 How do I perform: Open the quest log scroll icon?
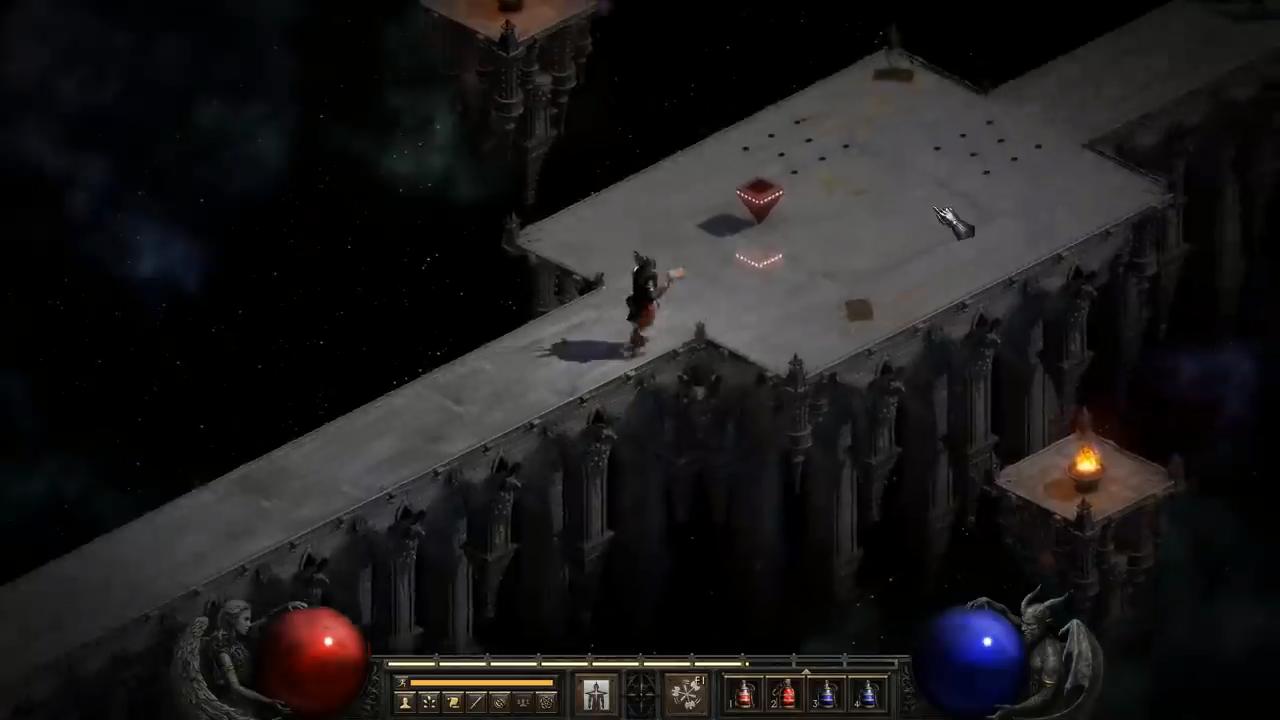(x=453, y=702)
